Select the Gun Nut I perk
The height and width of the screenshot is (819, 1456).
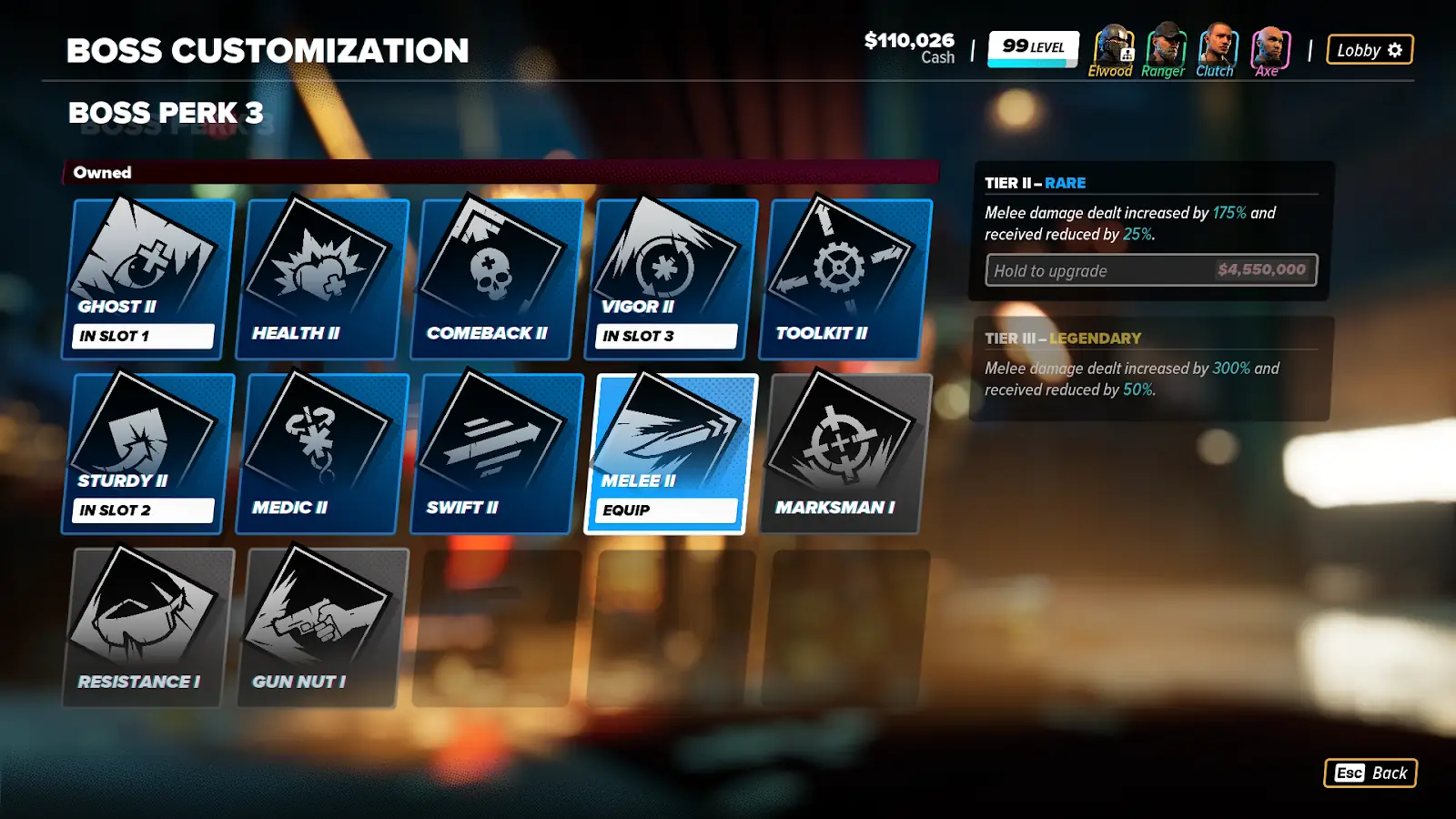pyautogui.click(x=323, y=627)
